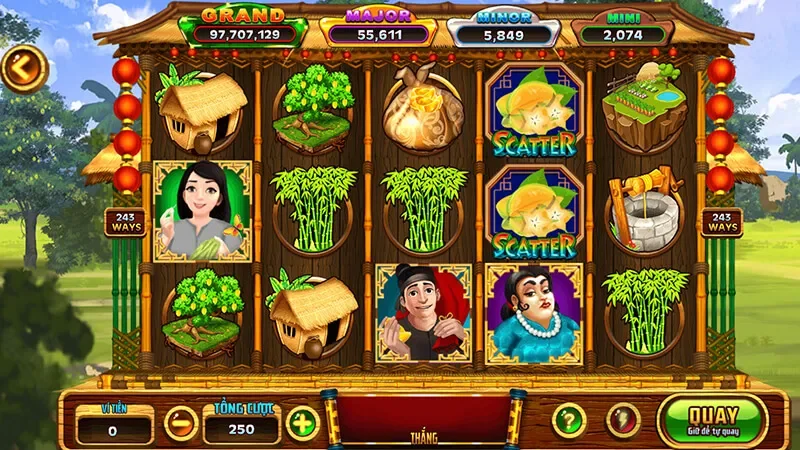Spin the reels with the QUAY button
Screen dimensions: 800x450
(x=712, y=419)
